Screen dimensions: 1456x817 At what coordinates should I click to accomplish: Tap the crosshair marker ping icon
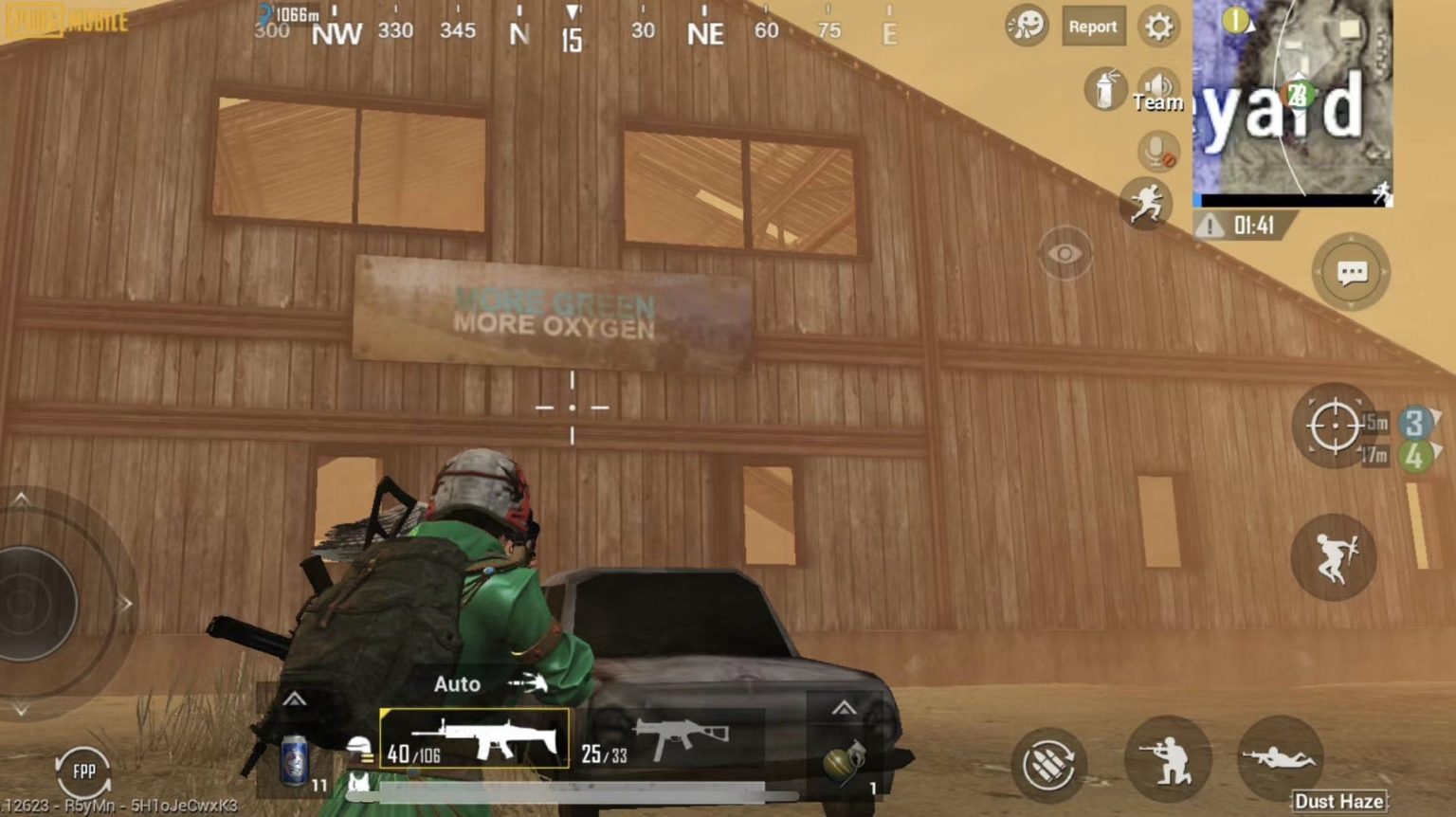coord(1335,427)
